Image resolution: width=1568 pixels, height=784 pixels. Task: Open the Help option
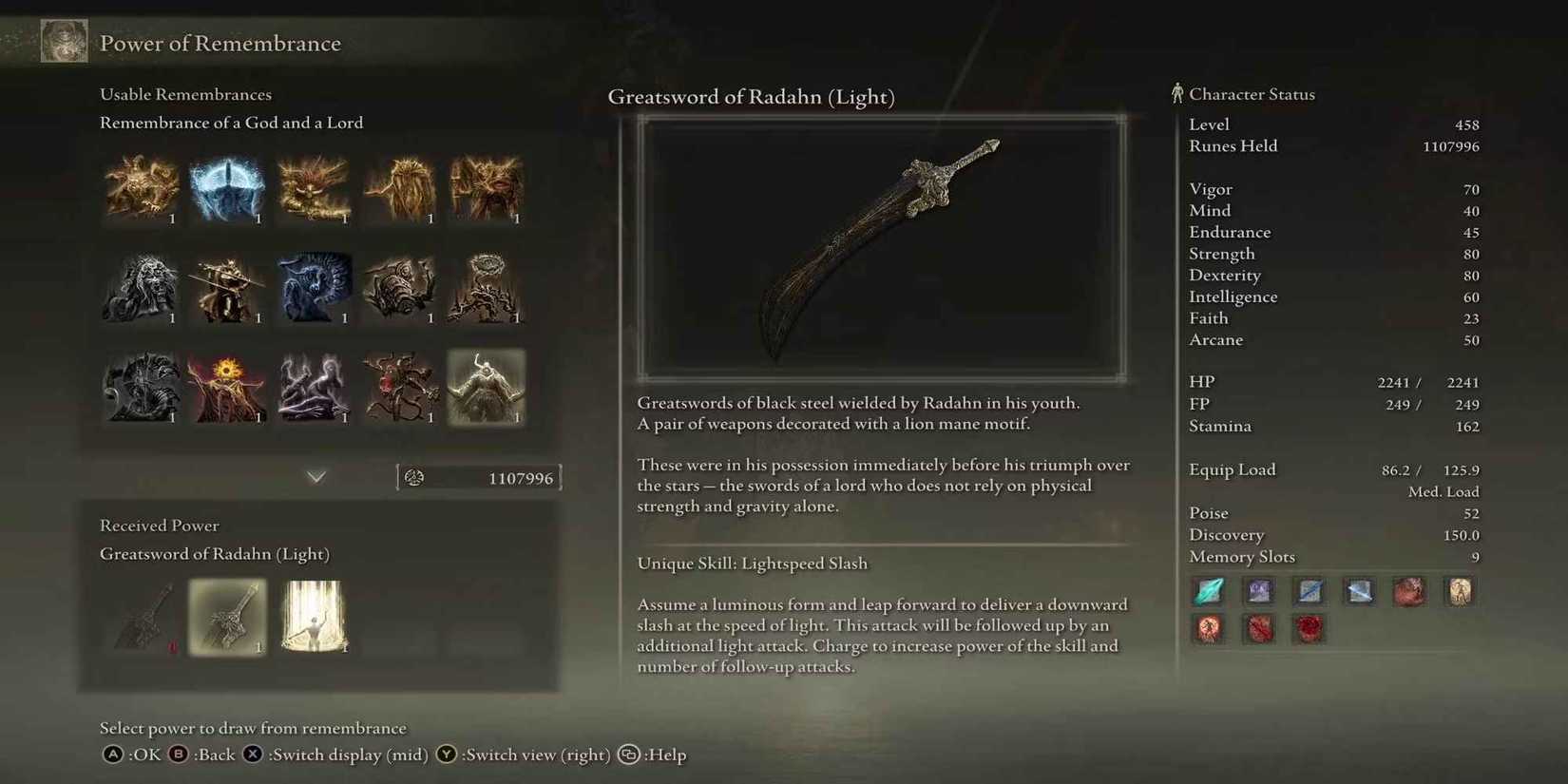pos(658,755)
